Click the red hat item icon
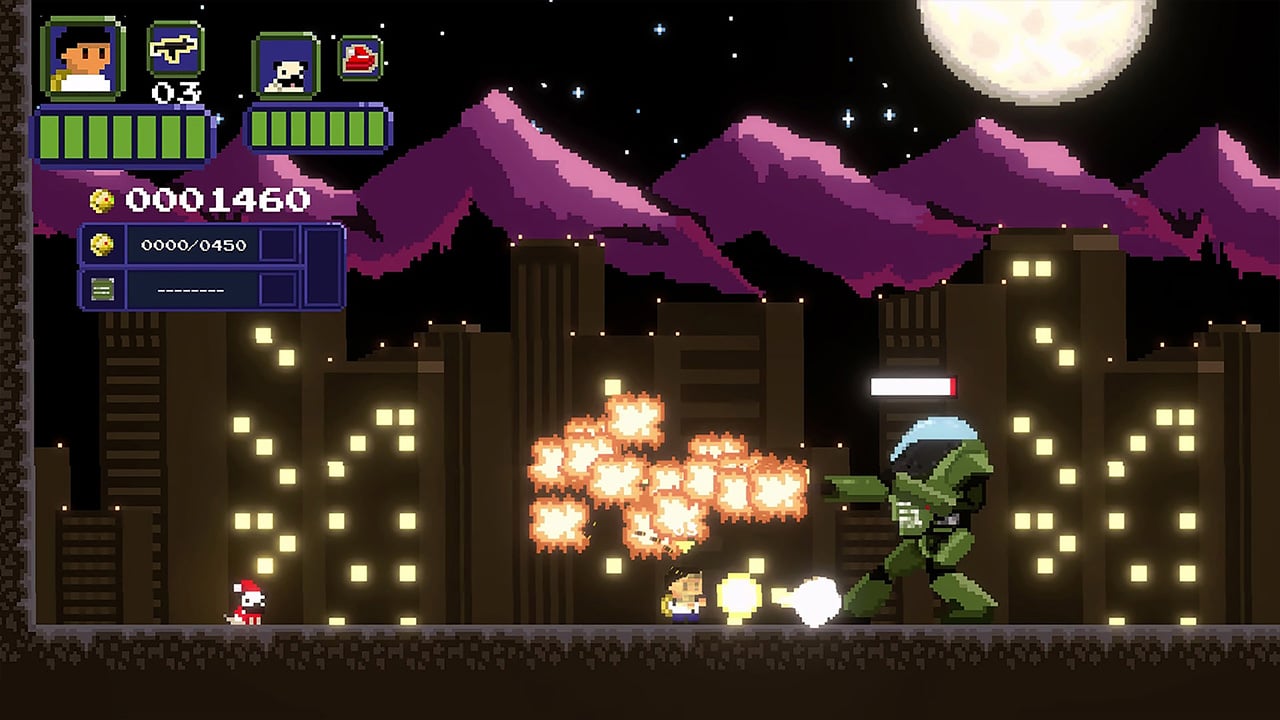The height and width of the screenshot is (720, 1280). tap(358, 58)
